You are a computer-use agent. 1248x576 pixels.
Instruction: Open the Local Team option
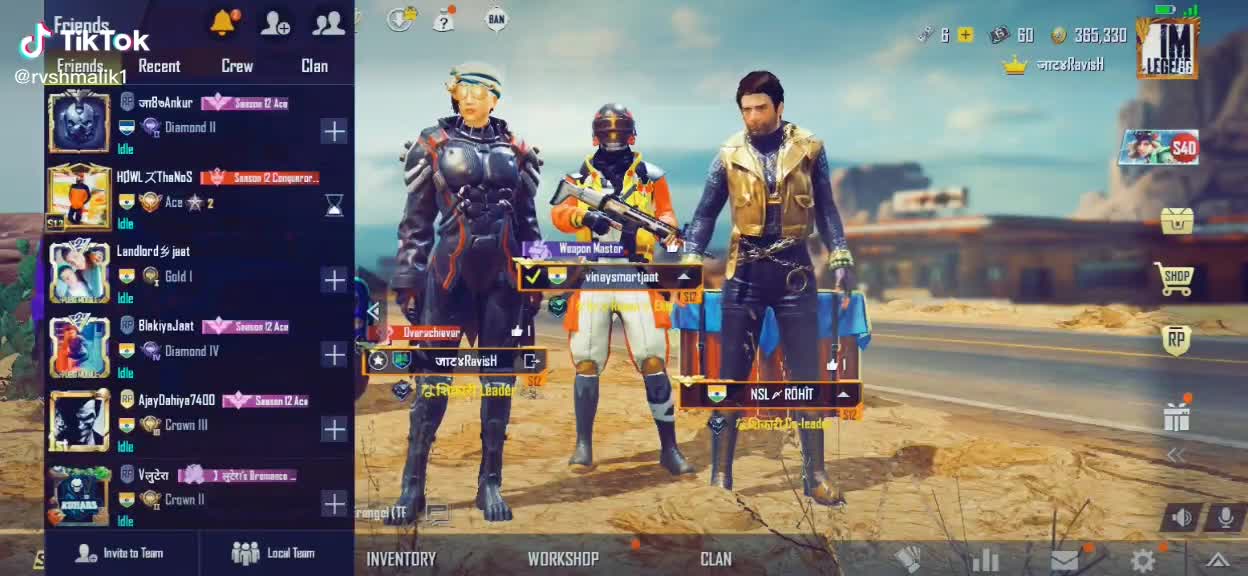pos(274,553)
